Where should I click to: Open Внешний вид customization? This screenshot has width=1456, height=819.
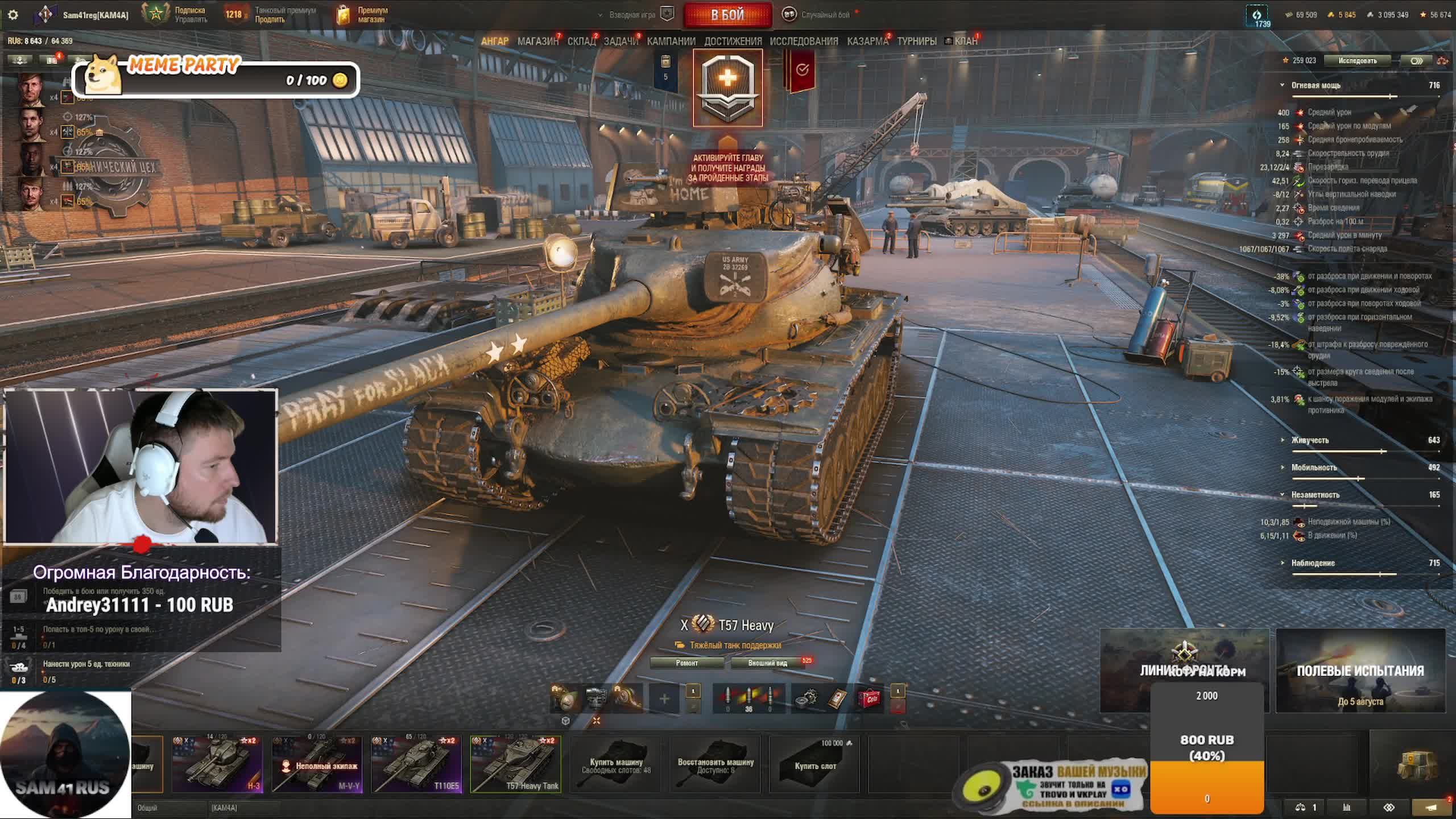pos(767,663)
